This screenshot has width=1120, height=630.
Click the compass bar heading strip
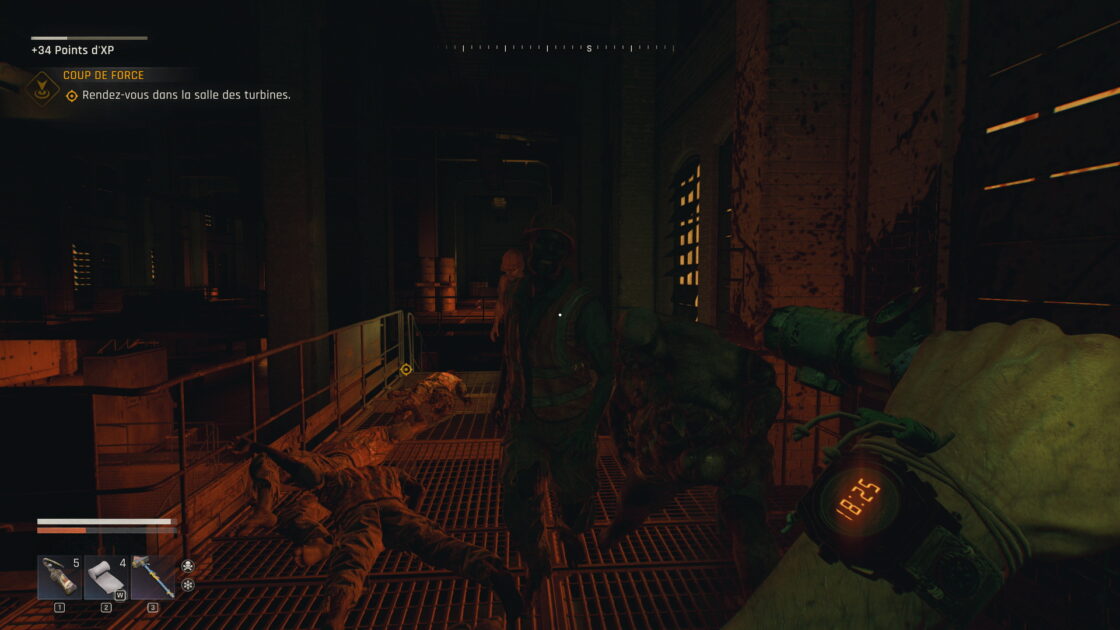tap(560, 47)
